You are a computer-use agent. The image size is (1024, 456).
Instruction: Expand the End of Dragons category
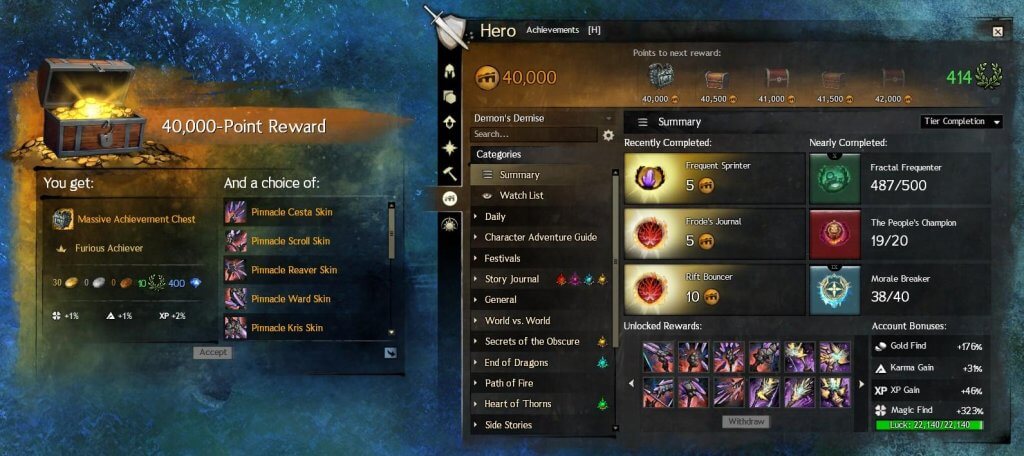pyautogui.click(x=516, y=362)
